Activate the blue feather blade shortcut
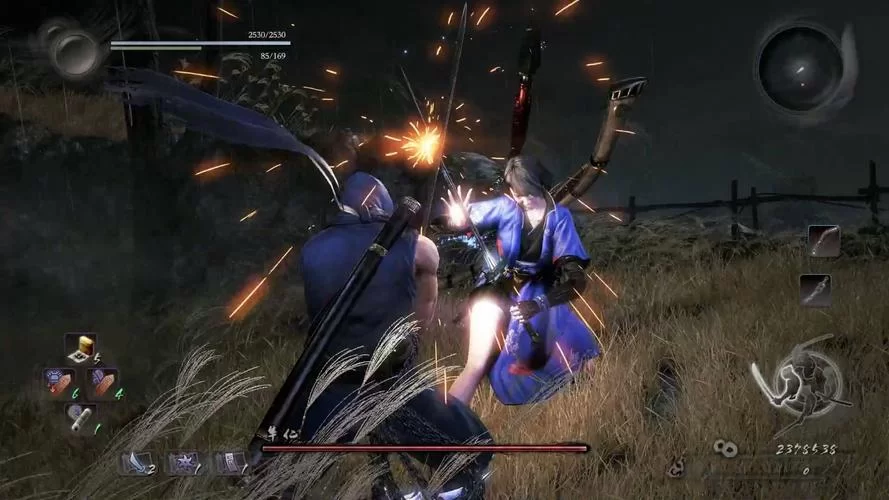This screenshot has height=500, width=889. coord(135,462)
